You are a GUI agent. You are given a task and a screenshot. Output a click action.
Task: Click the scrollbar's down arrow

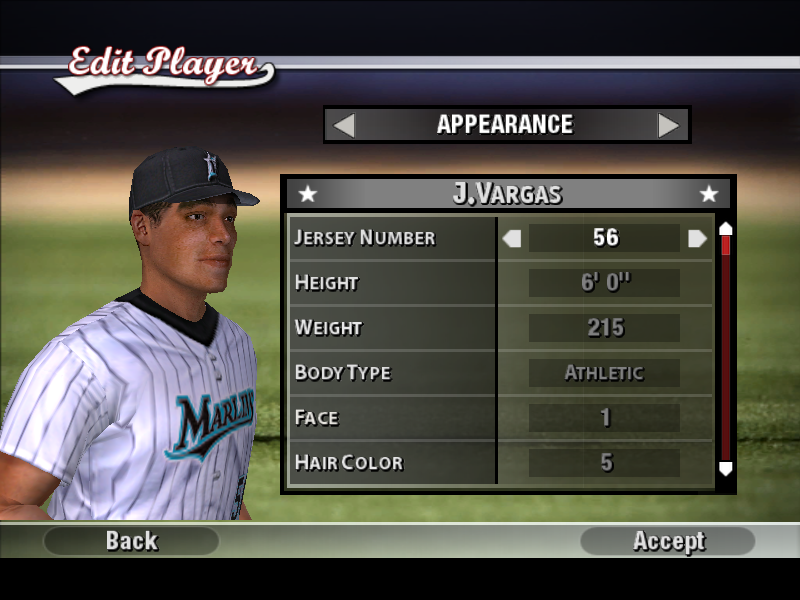tap(726, 468)
